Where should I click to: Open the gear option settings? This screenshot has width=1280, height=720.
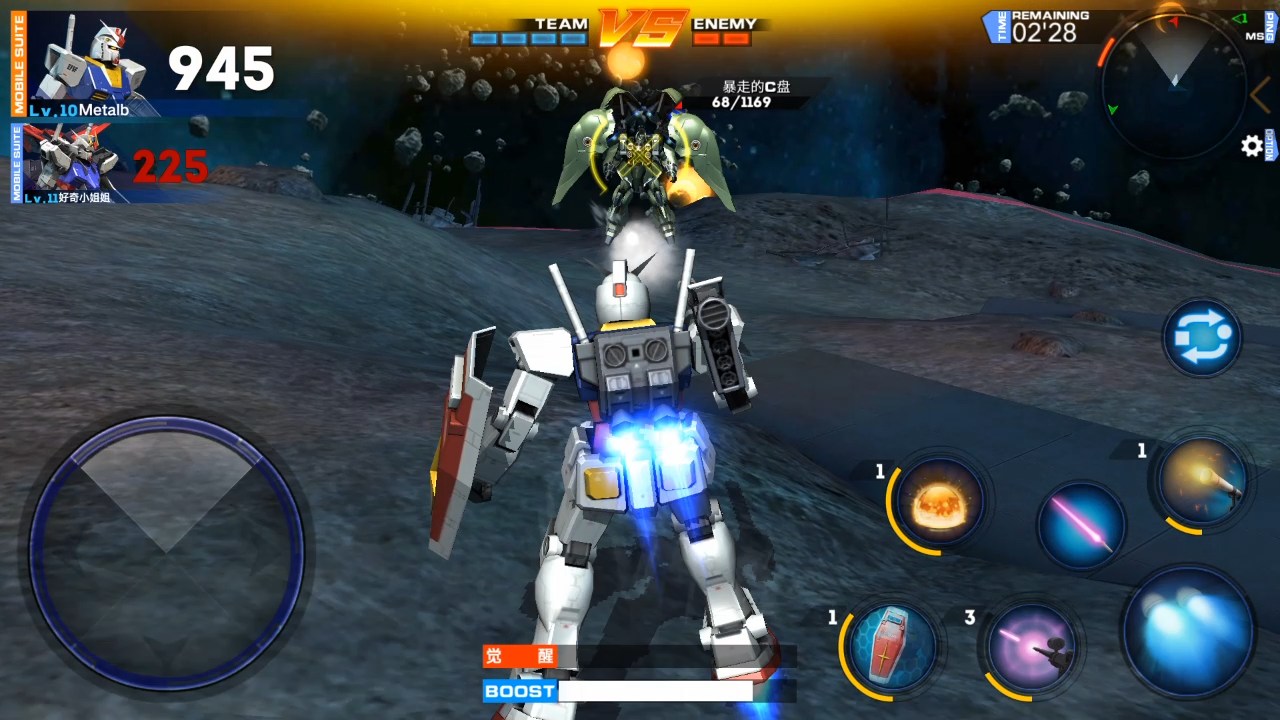point(1251,147)
